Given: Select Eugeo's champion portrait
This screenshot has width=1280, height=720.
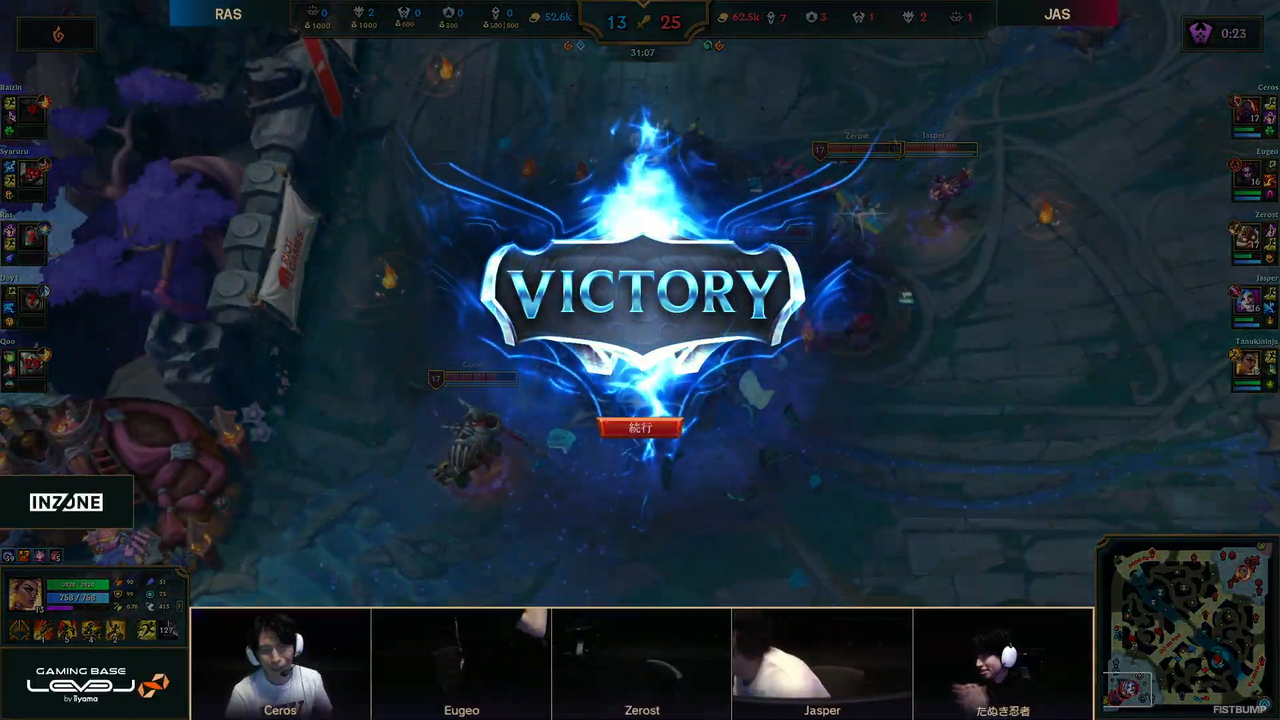Looking at the screenshot, I should point(1246,175).
